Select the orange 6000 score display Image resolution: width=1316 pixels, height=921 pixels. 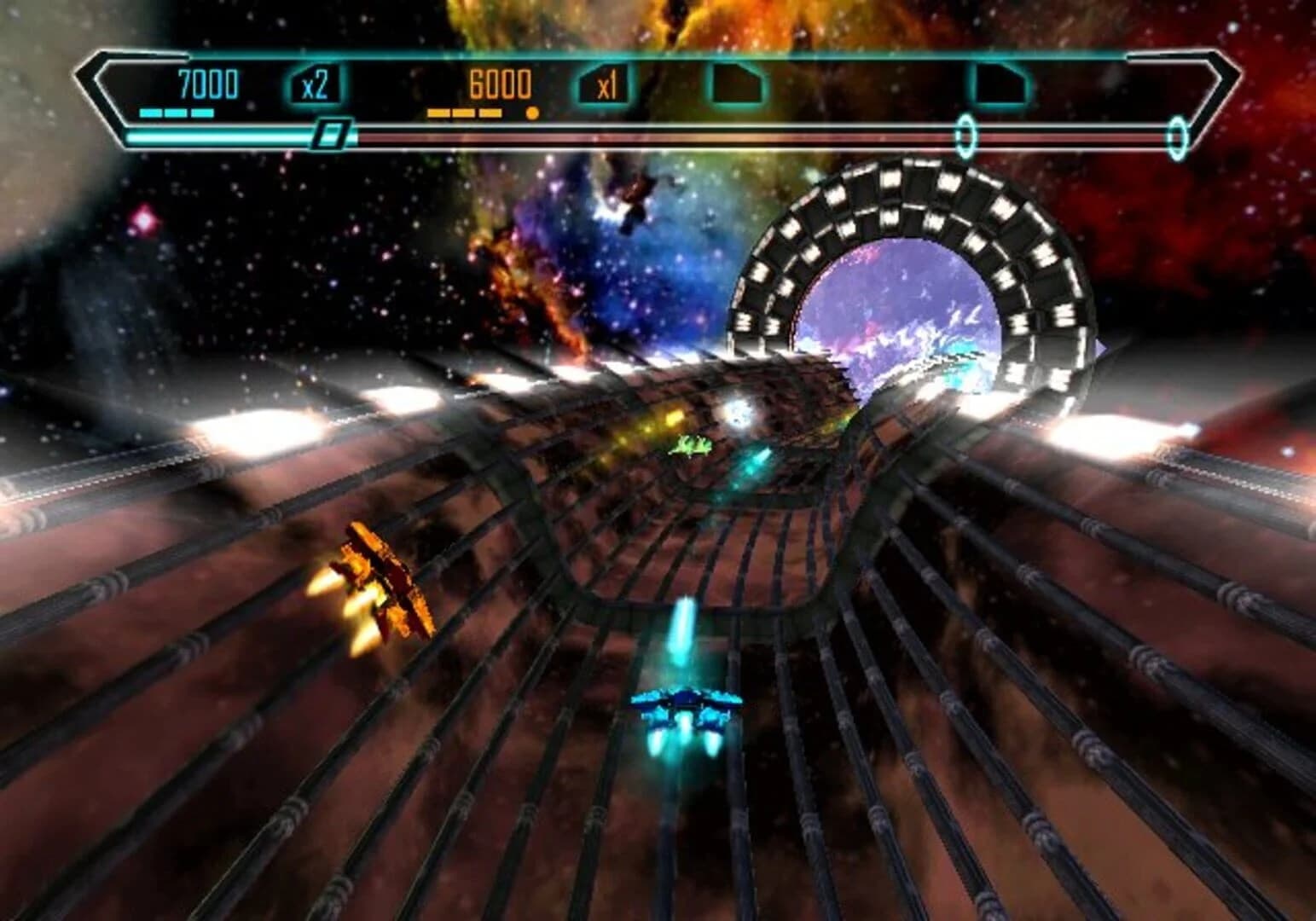[498, 85]
